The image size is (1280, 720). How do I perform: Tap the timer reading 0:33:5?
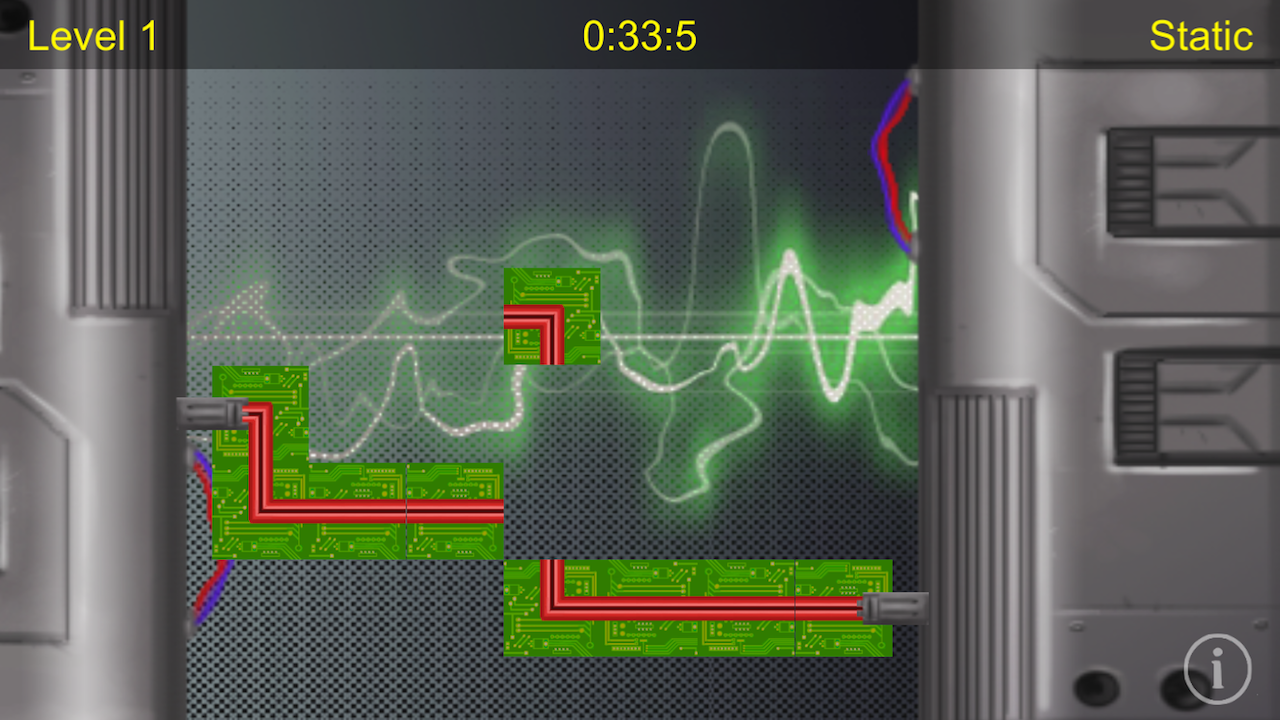click(640, 36)
